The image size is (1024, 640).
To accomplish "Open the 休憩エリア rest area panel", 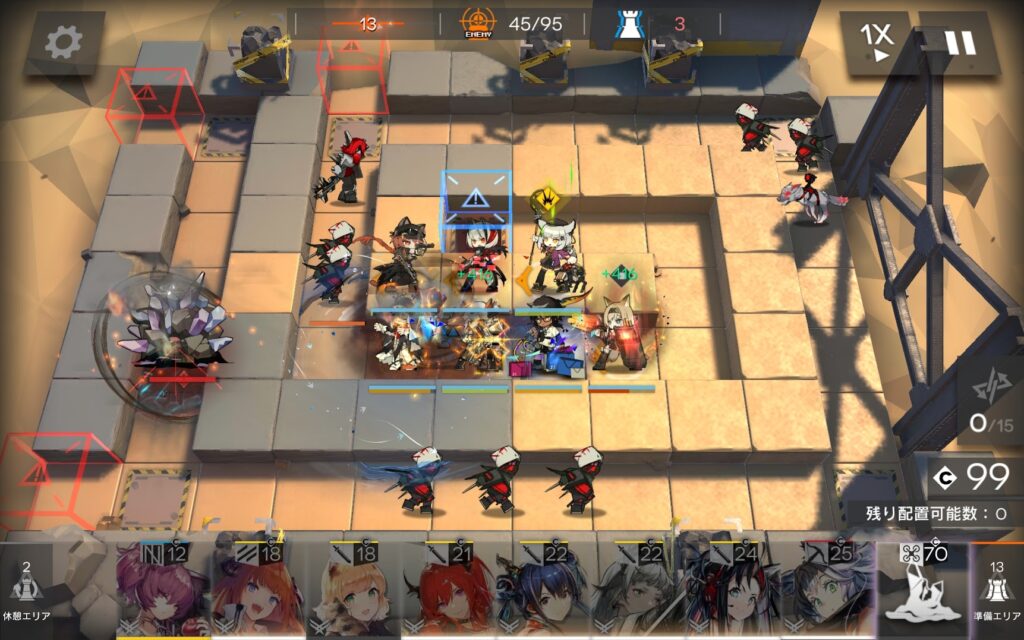I will tap(27, 592).
